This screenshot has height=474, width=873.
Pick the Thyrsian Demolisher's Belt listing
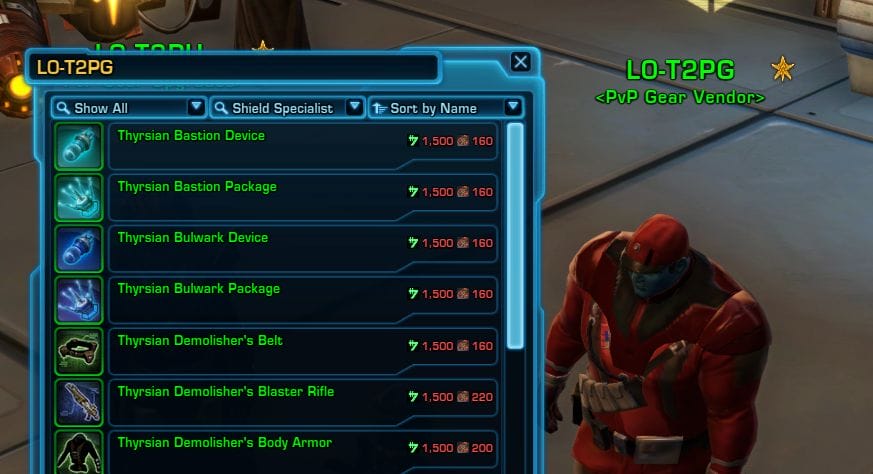(x=301, y=351)
